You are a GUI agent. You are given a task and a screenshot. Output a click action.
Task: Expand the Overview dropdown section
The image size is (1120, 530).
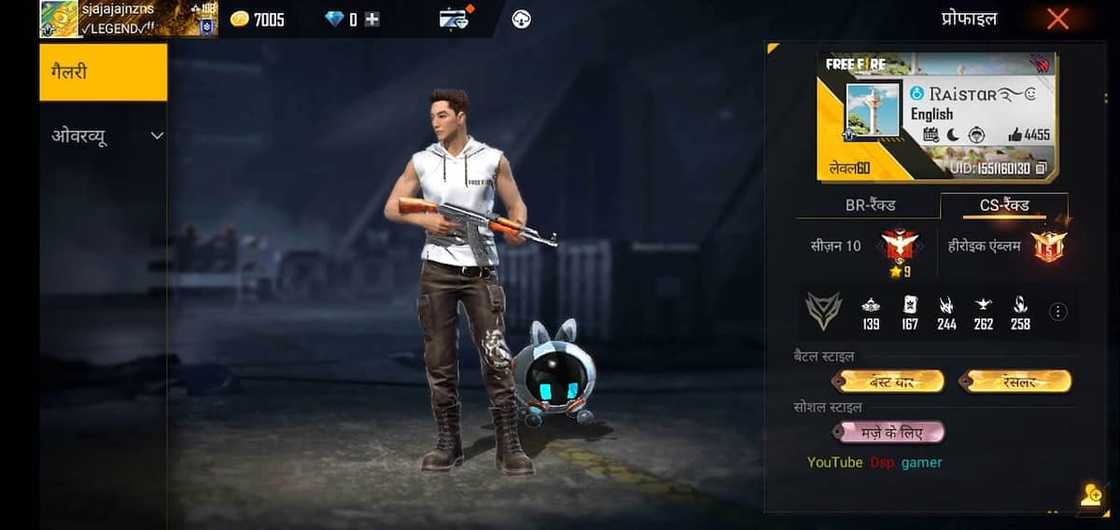[x=105, y=136]
